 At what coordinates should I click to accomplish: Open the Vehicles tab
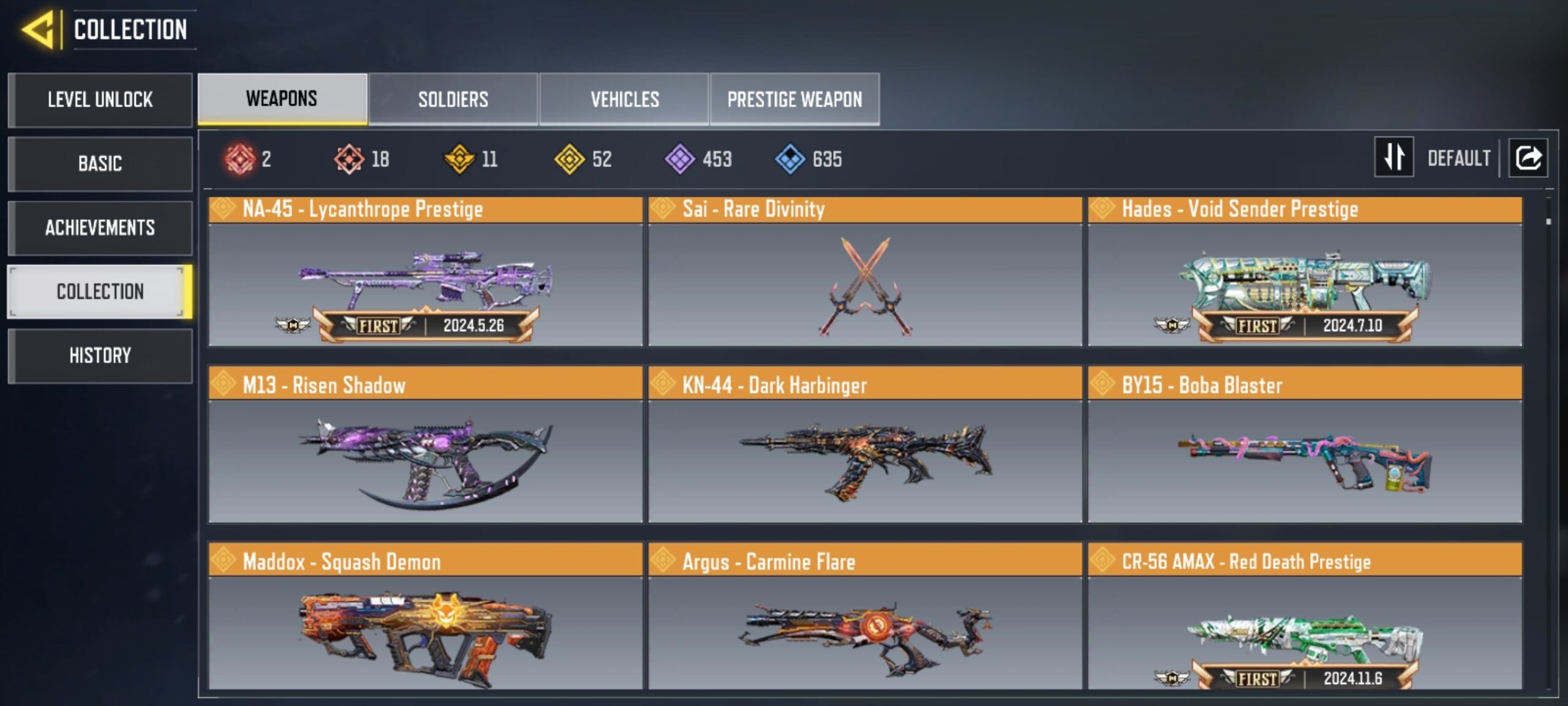click(624, 99)
